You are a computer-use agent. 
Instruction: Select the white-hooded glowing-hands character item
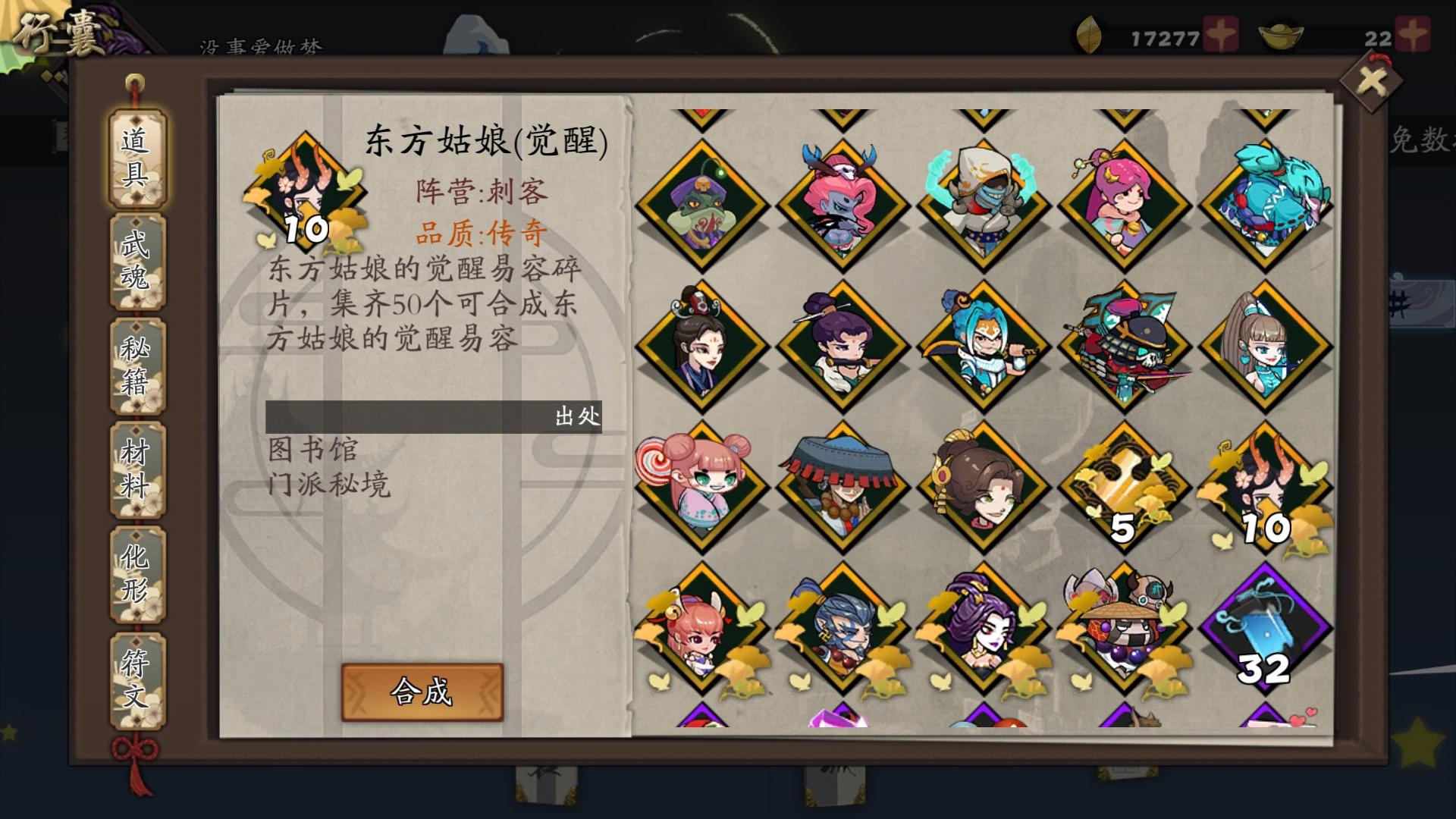coord(982,202)
